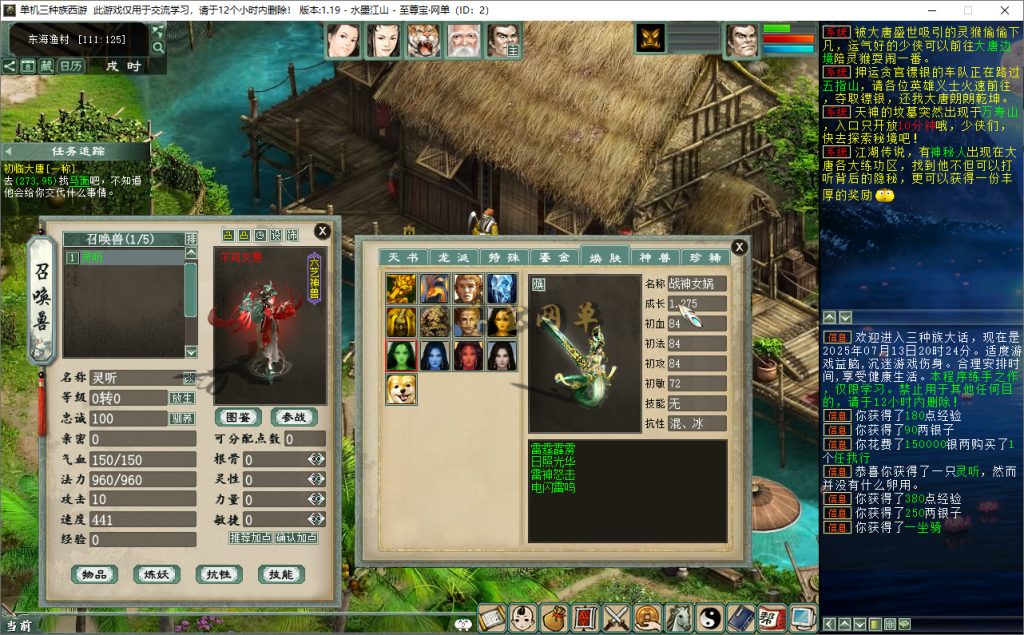The image size is (1024, 635).
Task: Apply 推荐加点 recommended points
Action: [x=250, y=537]
